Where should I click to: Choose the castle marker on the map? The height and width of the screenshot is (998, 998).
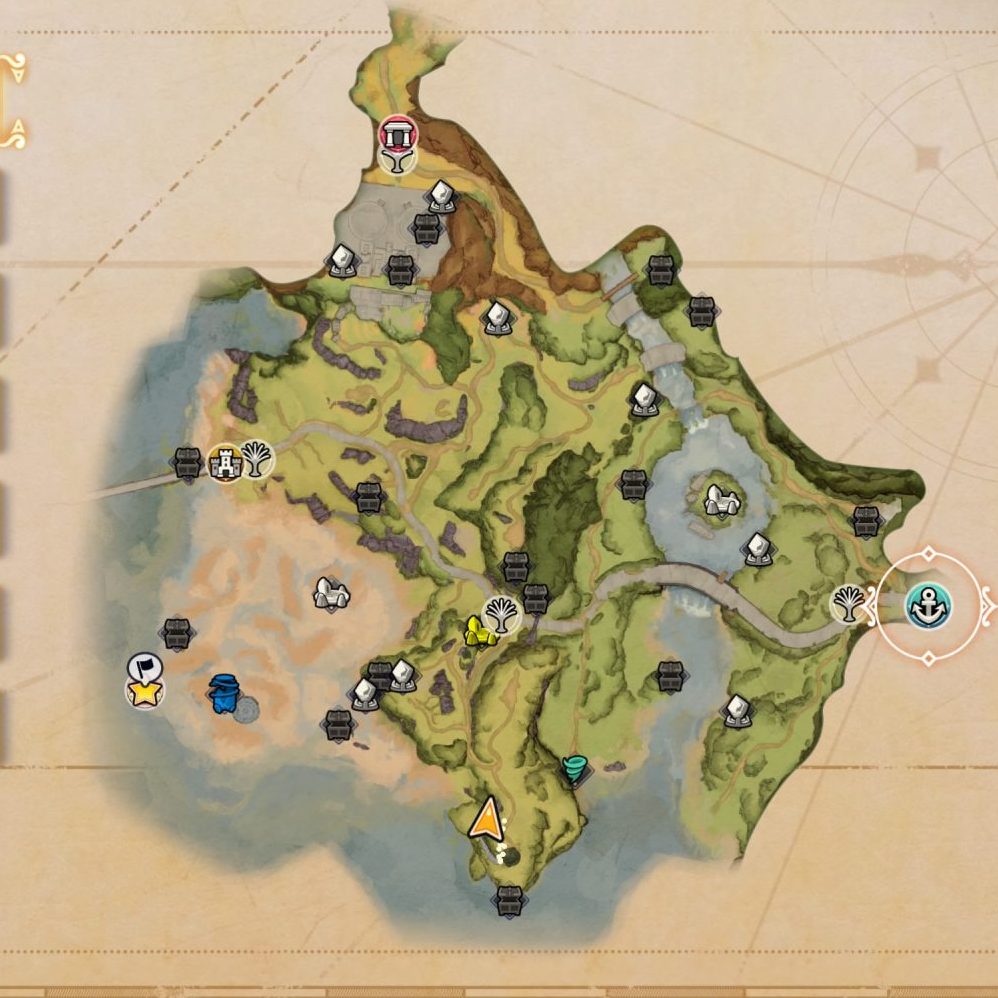226,461
